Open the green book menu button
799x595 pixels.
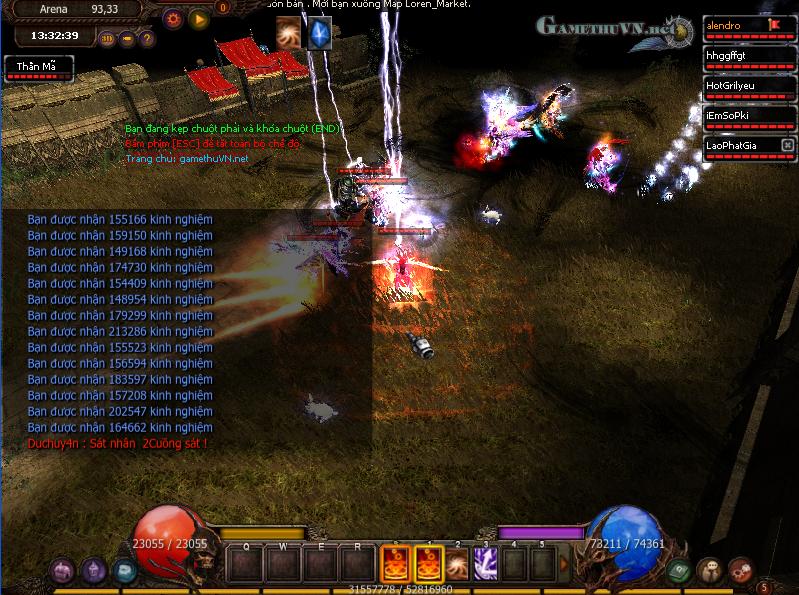[x=679, y=570]
